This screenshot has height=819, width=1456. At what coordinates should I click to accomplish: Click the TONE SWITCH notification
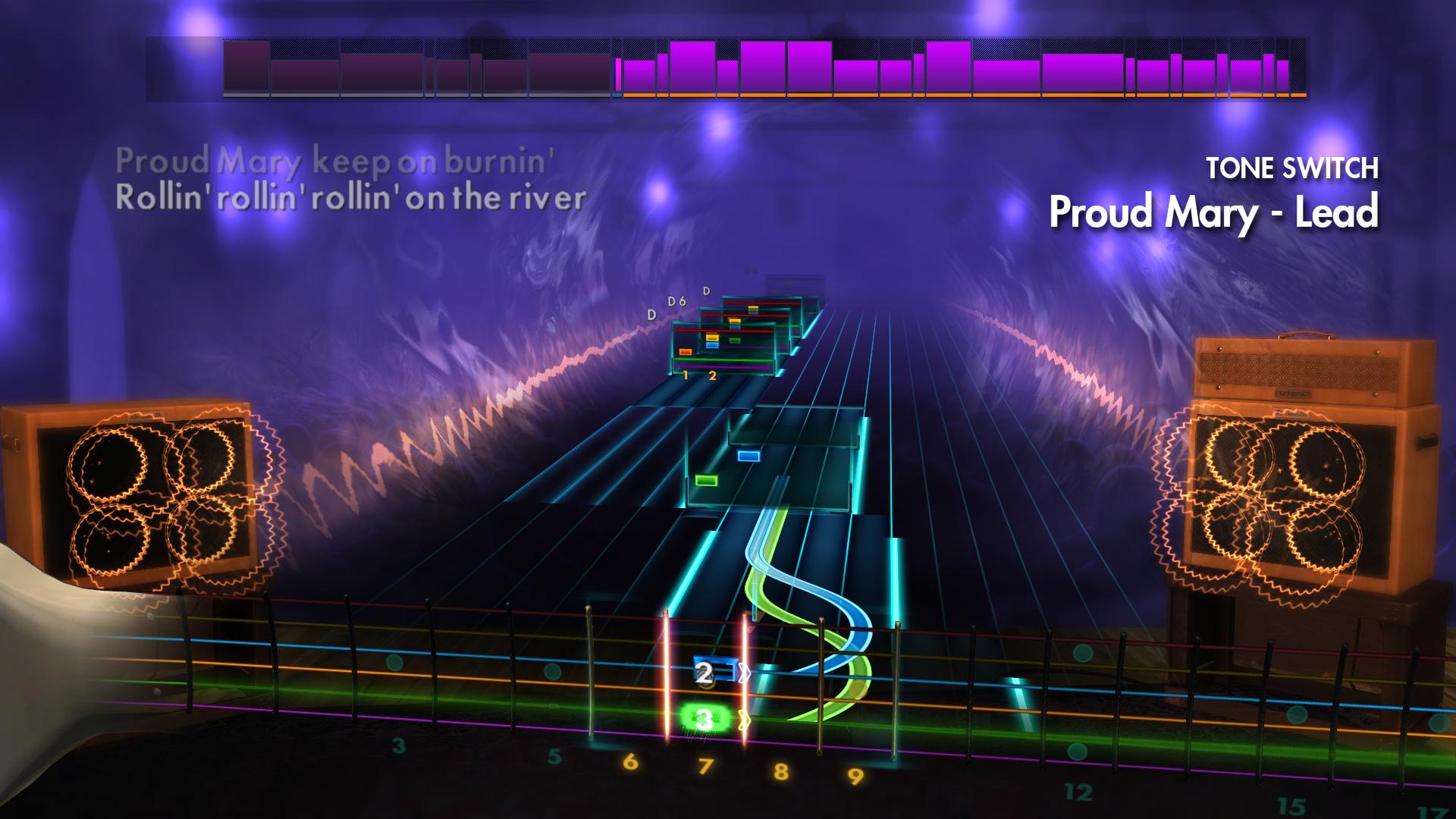[x=1292, y=167]
